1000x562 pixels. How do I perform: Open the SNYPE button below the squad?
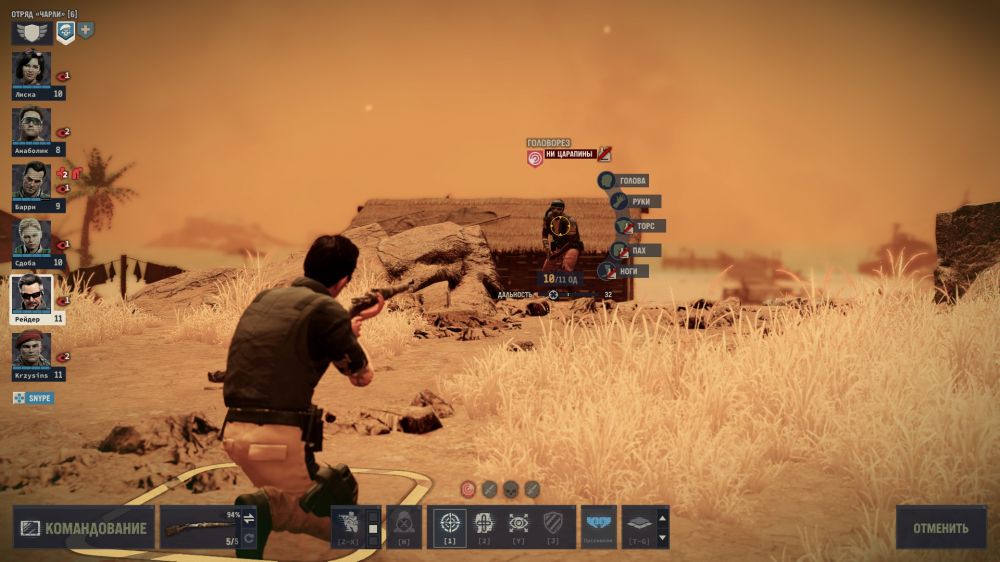[x=33, y=398]
